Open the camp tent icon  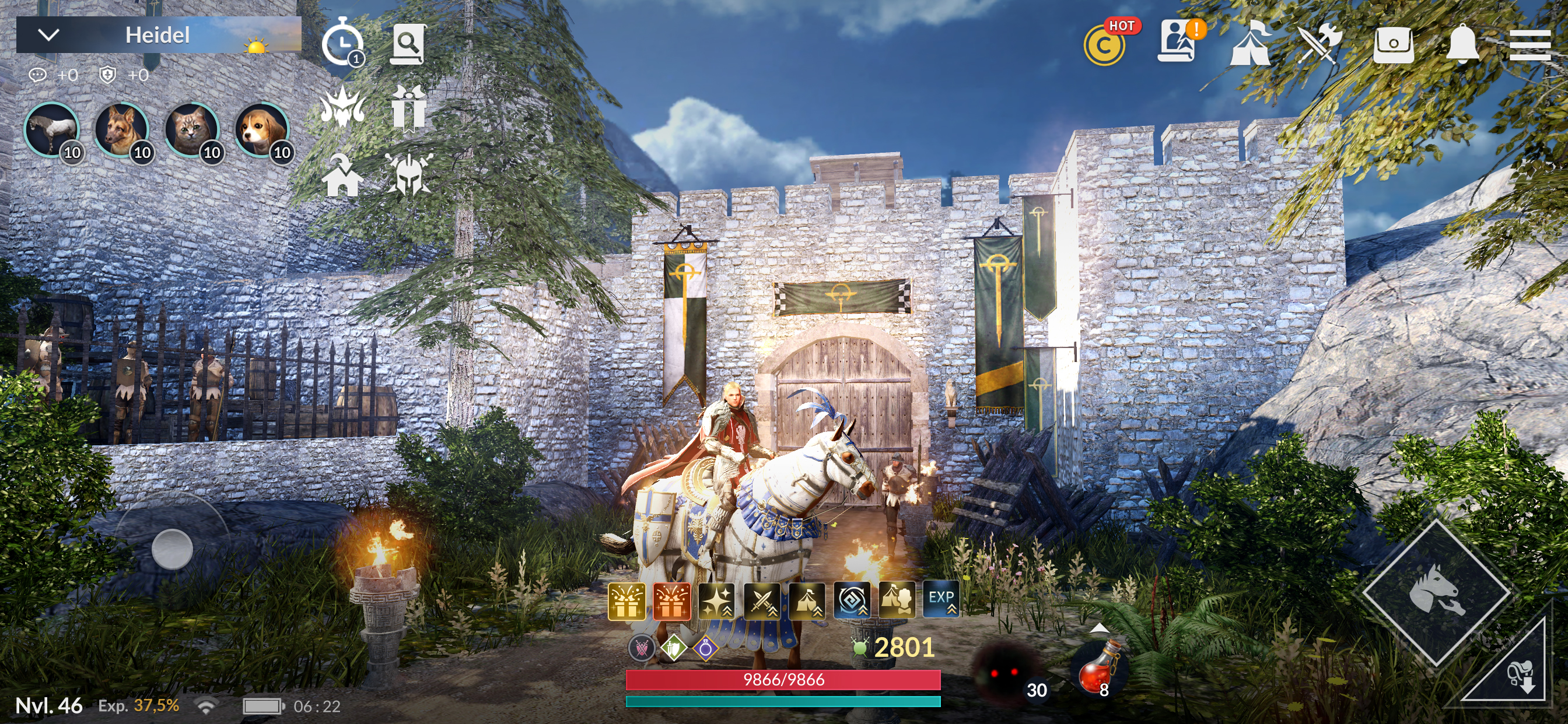coord(1249,44)
